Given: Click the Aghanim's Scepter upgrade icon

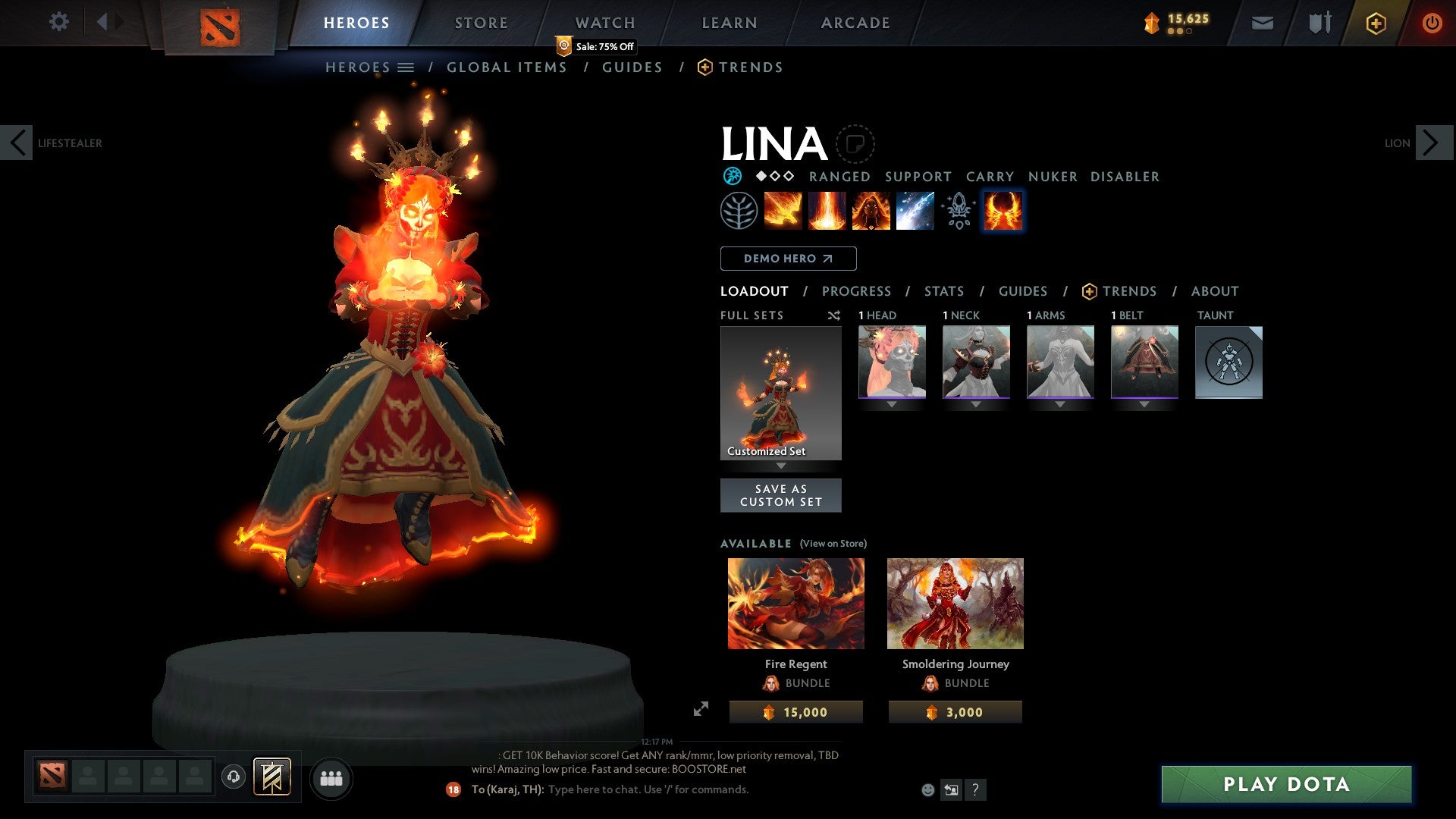Looking at the screenshot, I should click(x=959, y=211).
